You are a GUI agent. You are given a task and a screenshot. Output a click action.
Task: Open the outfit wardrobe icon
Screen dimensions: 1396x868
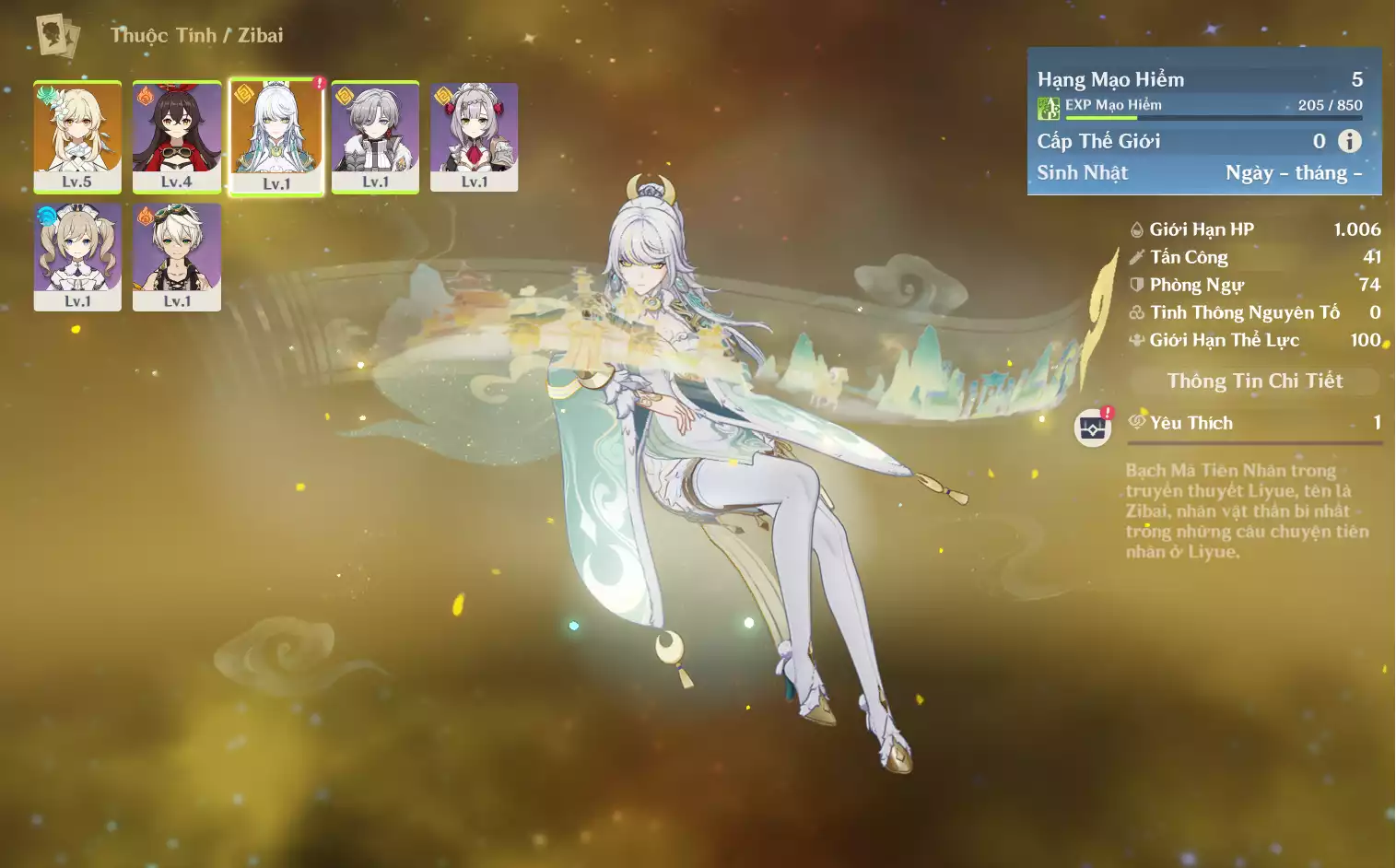click(x=1093, y=428)
